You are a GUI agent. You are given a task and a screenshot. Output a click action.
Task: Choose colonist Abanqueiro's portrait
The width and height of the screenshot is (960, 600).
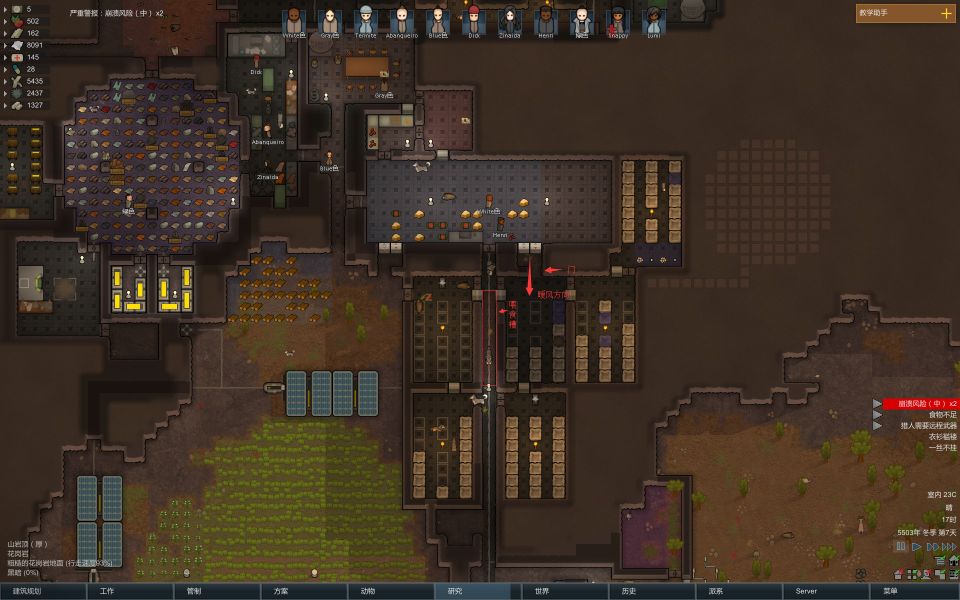401,20
